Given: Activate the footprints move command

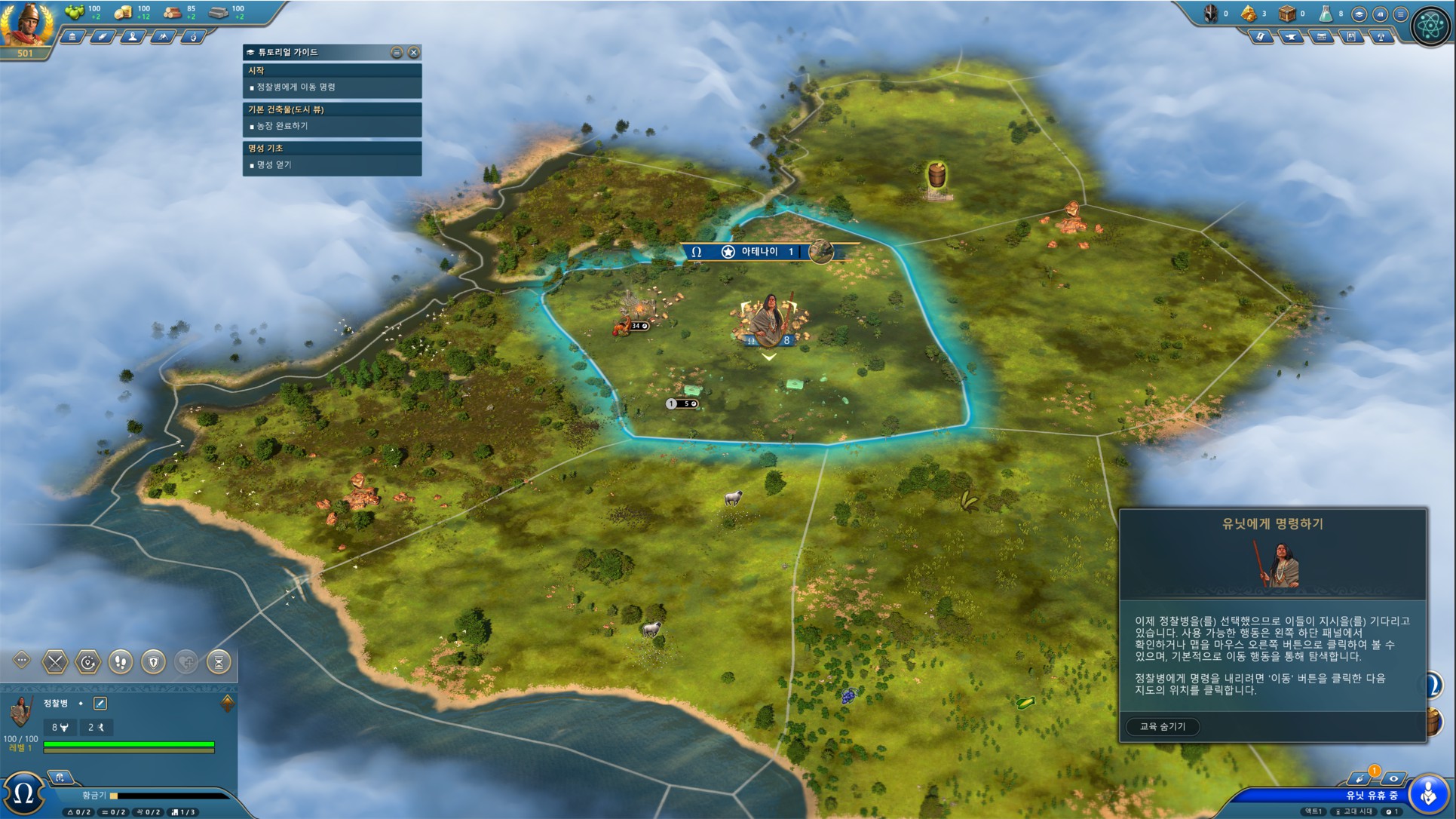Looking at the screenshot, I should 121,662.
